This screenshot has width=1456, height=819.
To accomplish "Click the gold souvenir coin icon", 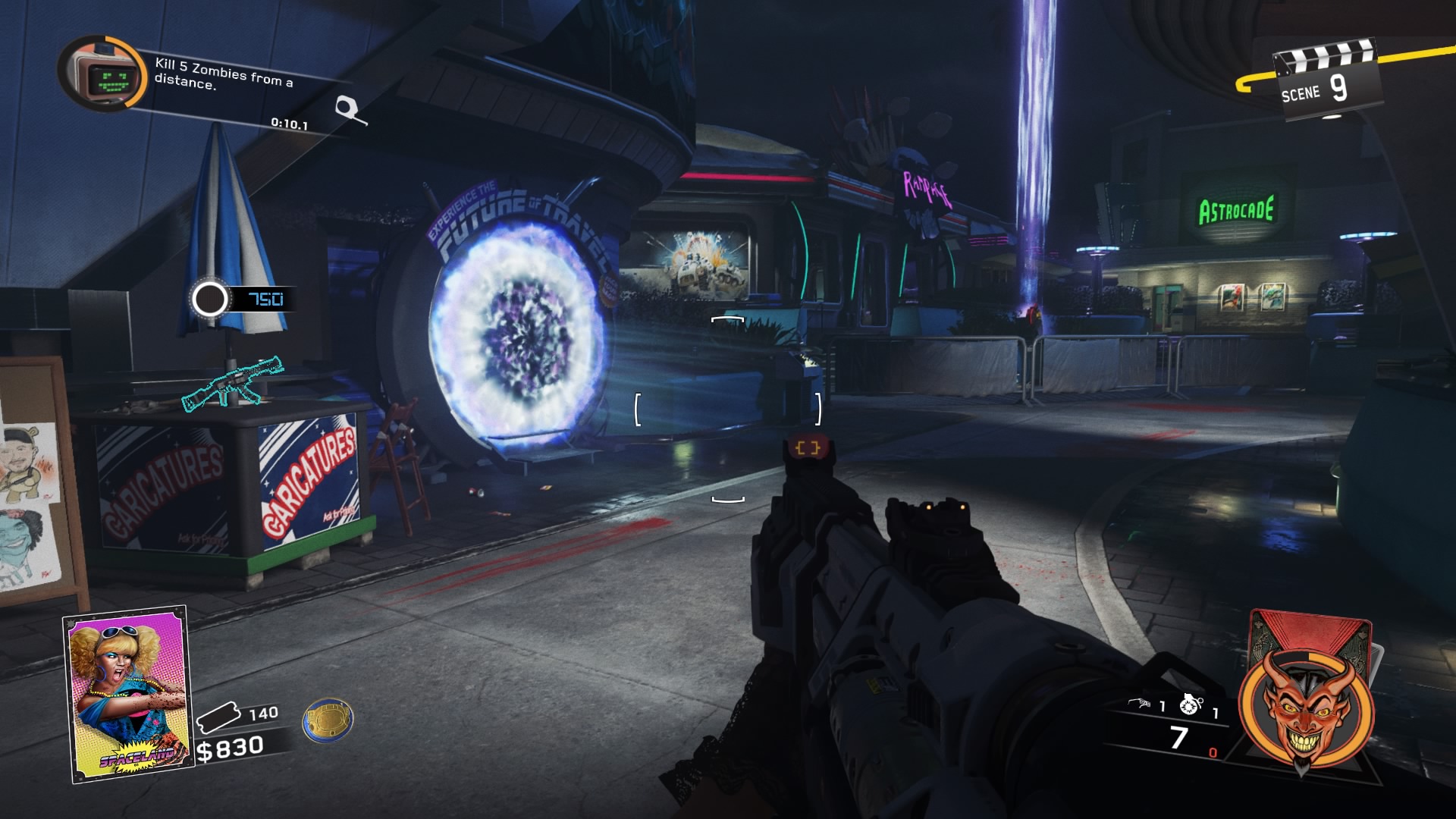I will tap(328, 719).
